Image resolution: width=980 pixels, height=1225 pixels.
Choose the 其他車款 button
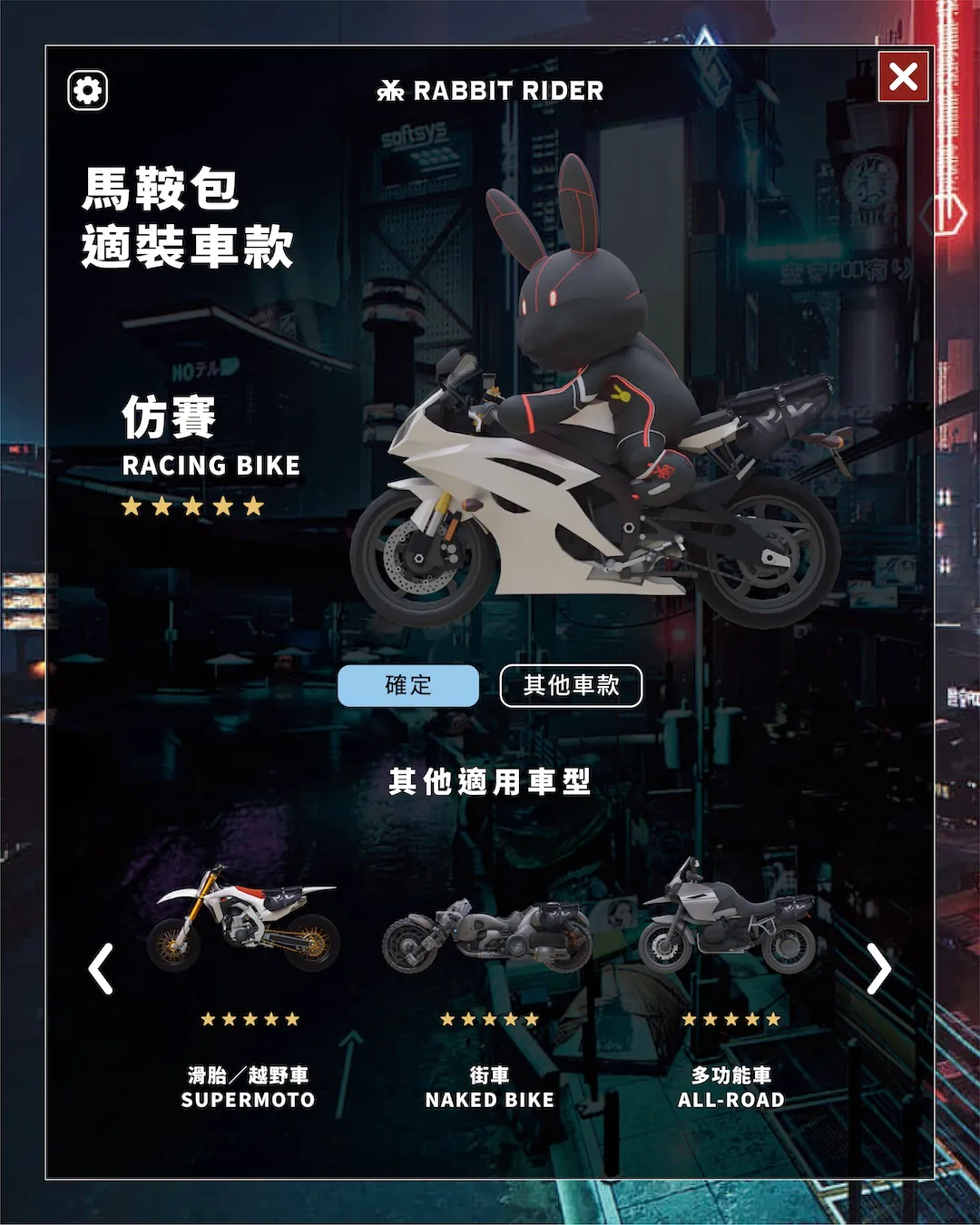coord(571,686)
